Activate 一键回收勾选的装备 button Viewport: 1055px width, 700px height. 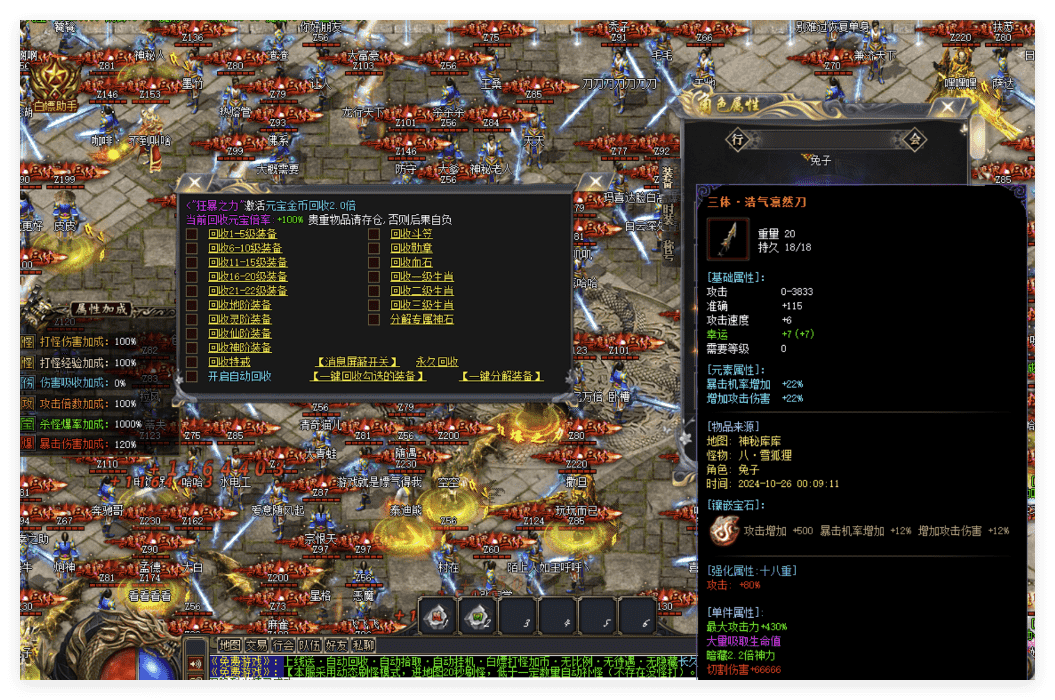(x=369, y=376)
